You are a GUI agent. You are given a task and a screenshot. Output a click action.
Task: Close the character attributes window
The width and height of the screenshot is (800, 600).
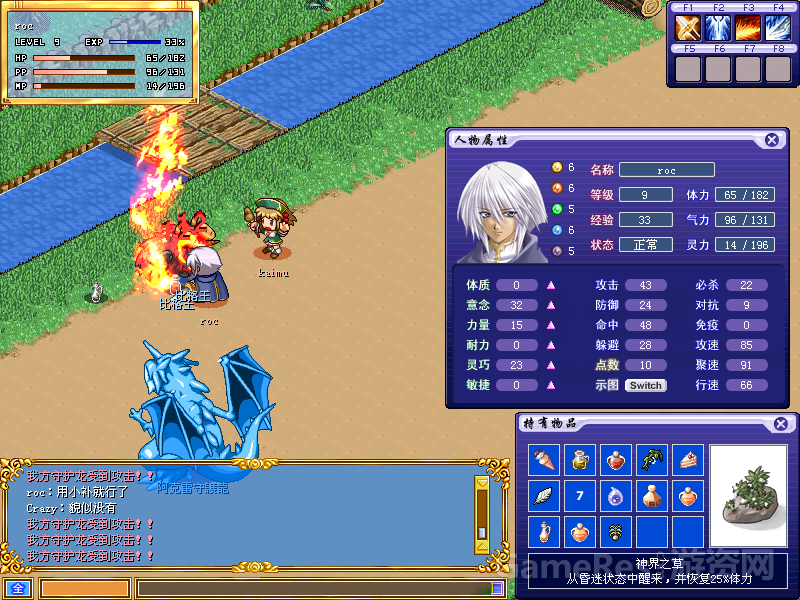click(x=772, y=140)
